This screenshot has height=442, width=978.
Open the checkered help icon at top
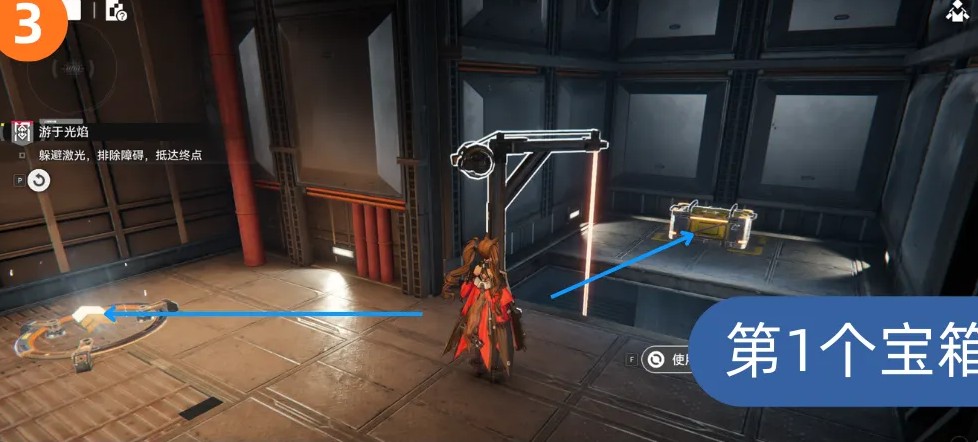(x=115, y=11)
